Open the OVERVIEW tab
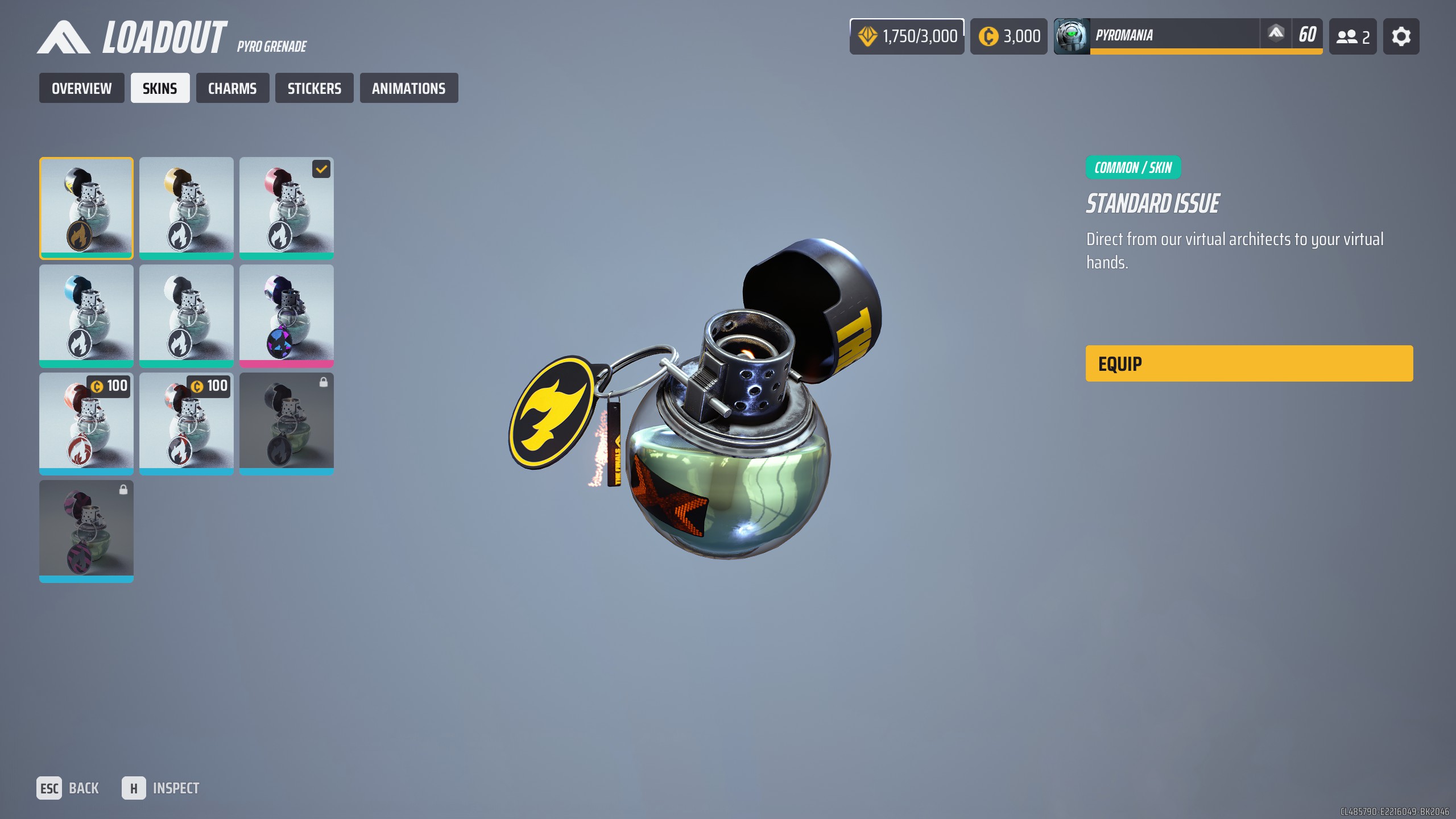Image resolution: width=1456 pixels, height=819 pixels. (81, 88)
